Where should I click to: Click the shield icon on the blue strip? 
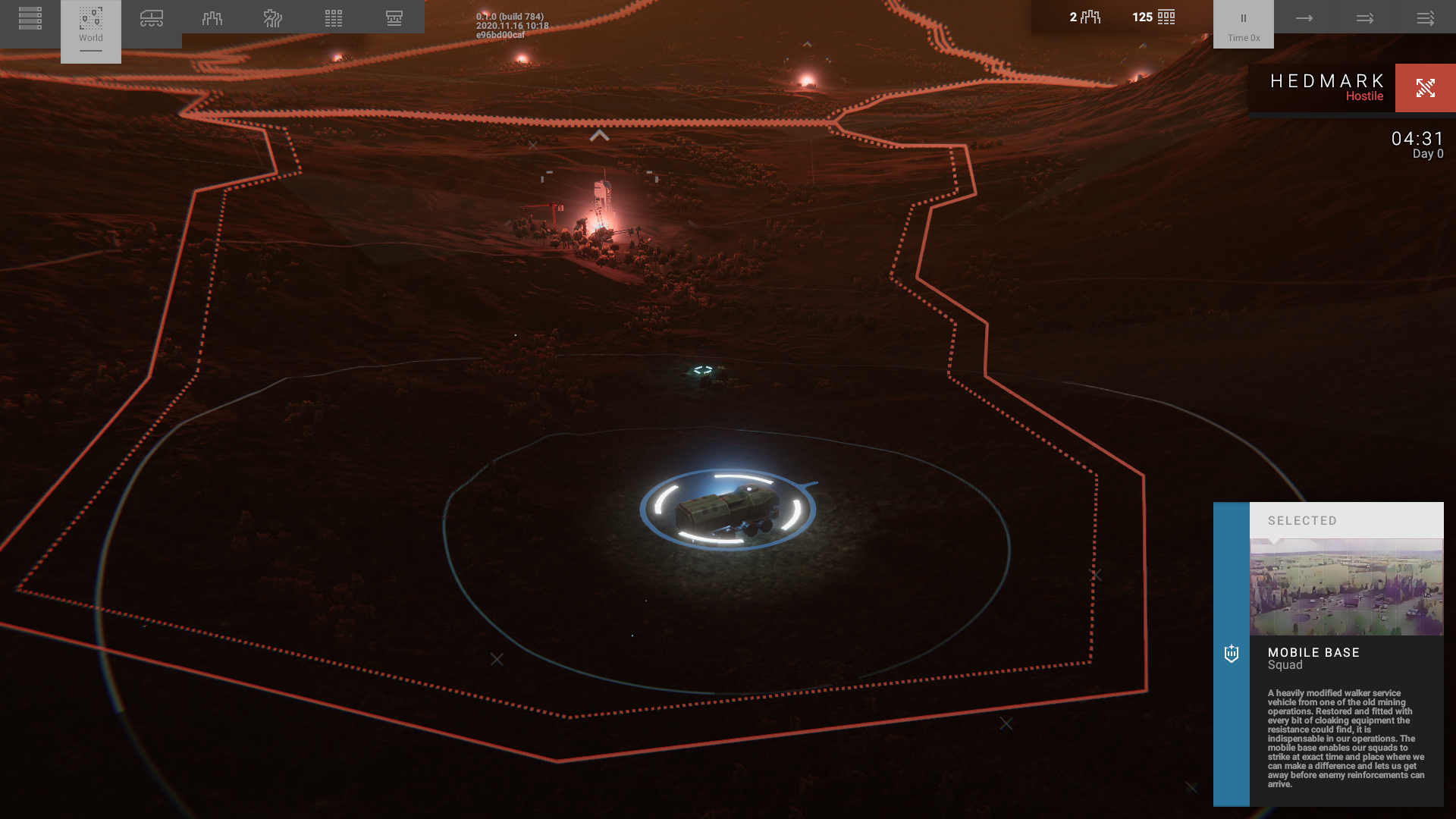click(1232, 654)
